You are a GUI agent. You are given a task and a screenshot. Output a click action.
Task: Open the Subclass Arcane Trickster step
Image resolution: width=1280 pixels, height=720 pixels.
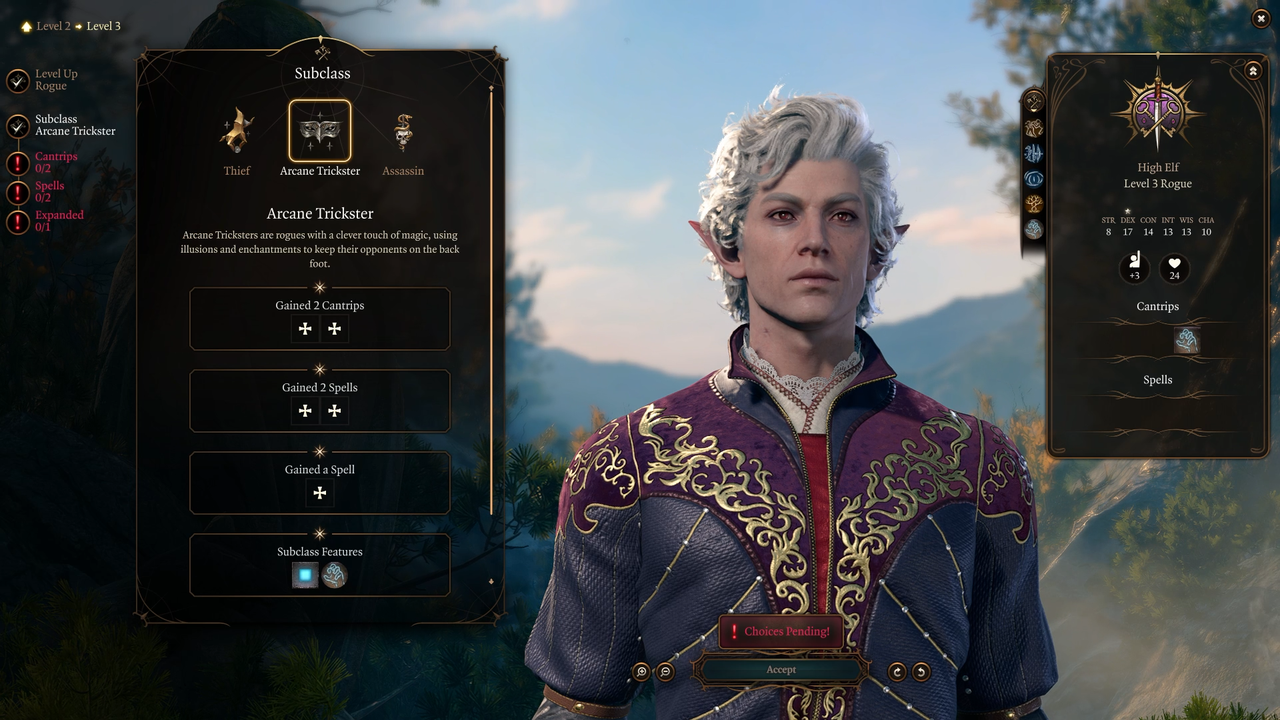(74, 125)
